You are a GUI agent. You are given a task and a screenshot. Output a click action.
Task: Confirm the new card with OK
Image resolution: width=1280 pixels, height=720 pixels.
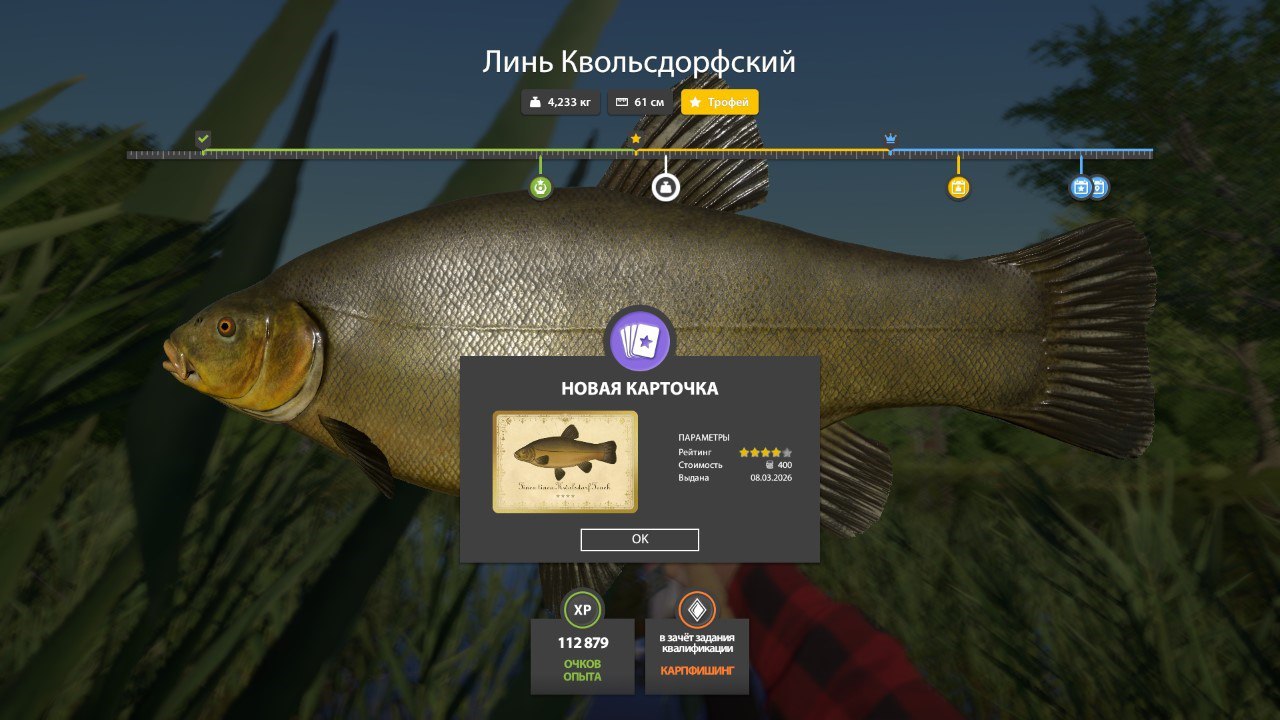click(640, 540)
